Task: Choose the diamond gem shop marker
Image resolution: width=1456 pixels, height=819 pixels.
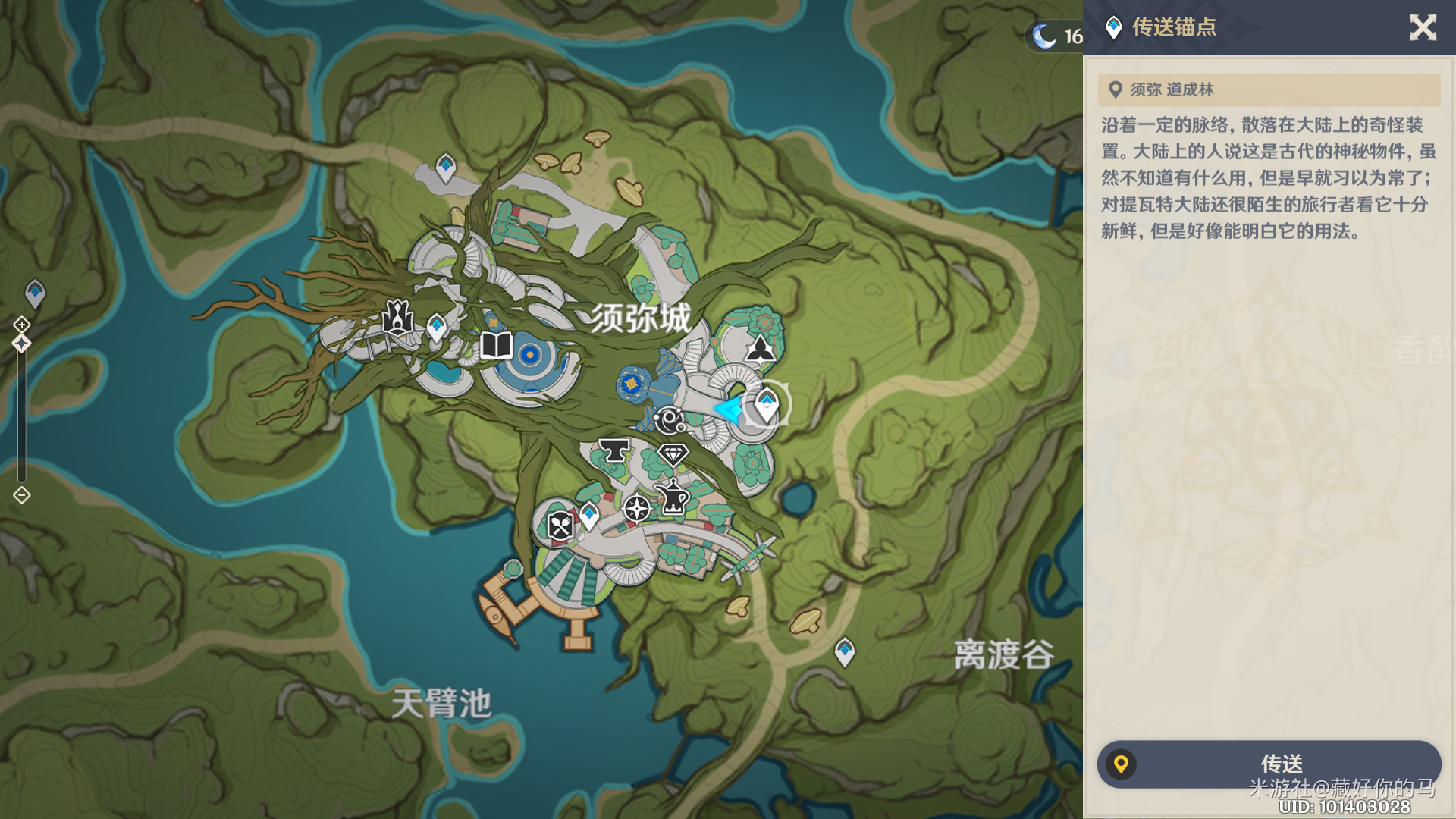Action: point(673,454)
